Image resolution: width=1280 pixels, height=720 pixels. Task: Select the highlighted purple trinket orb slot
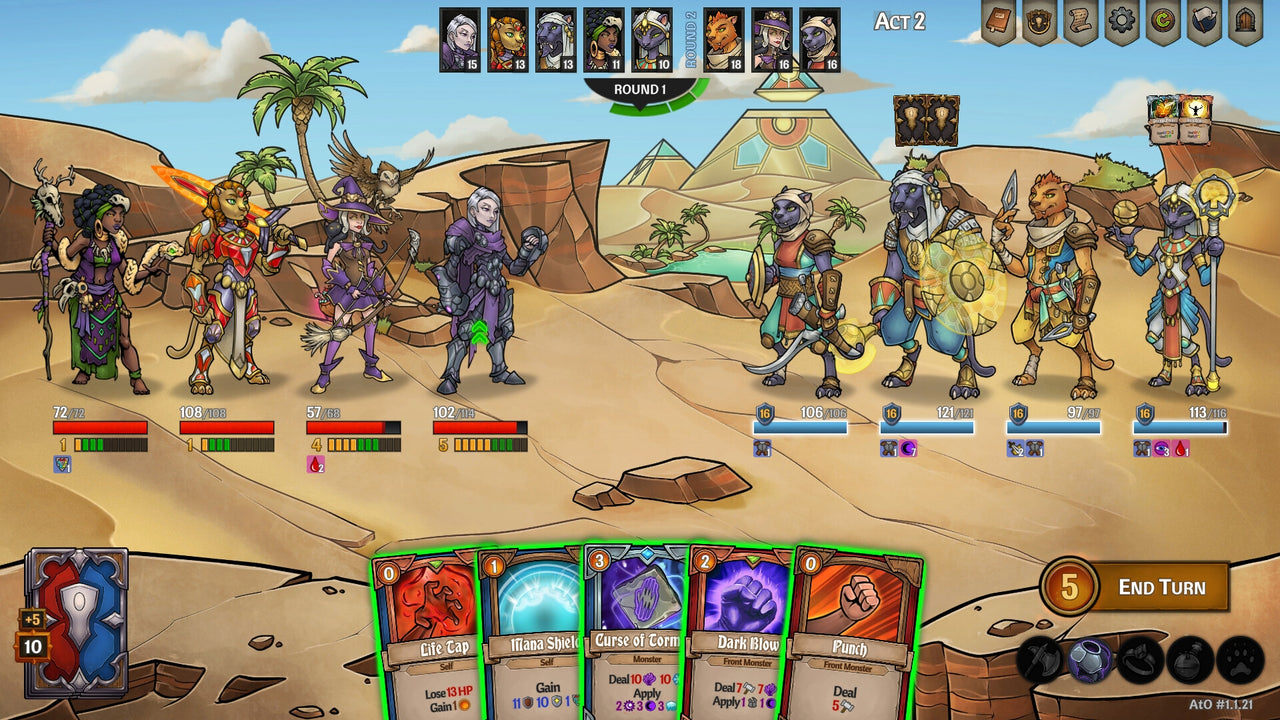point(1088,662)
